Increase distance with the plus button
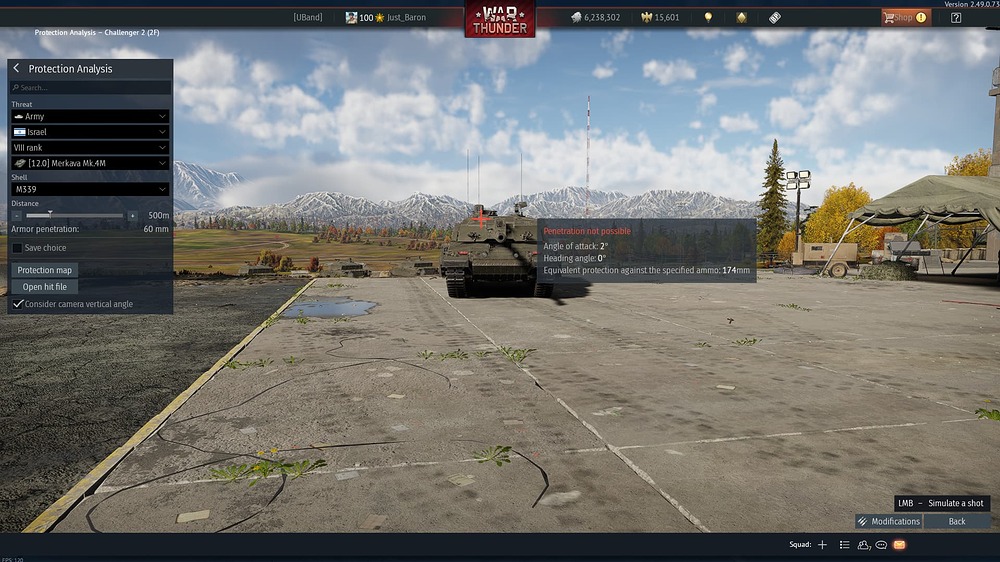The image size is (1000, 562). click(132, 215)
